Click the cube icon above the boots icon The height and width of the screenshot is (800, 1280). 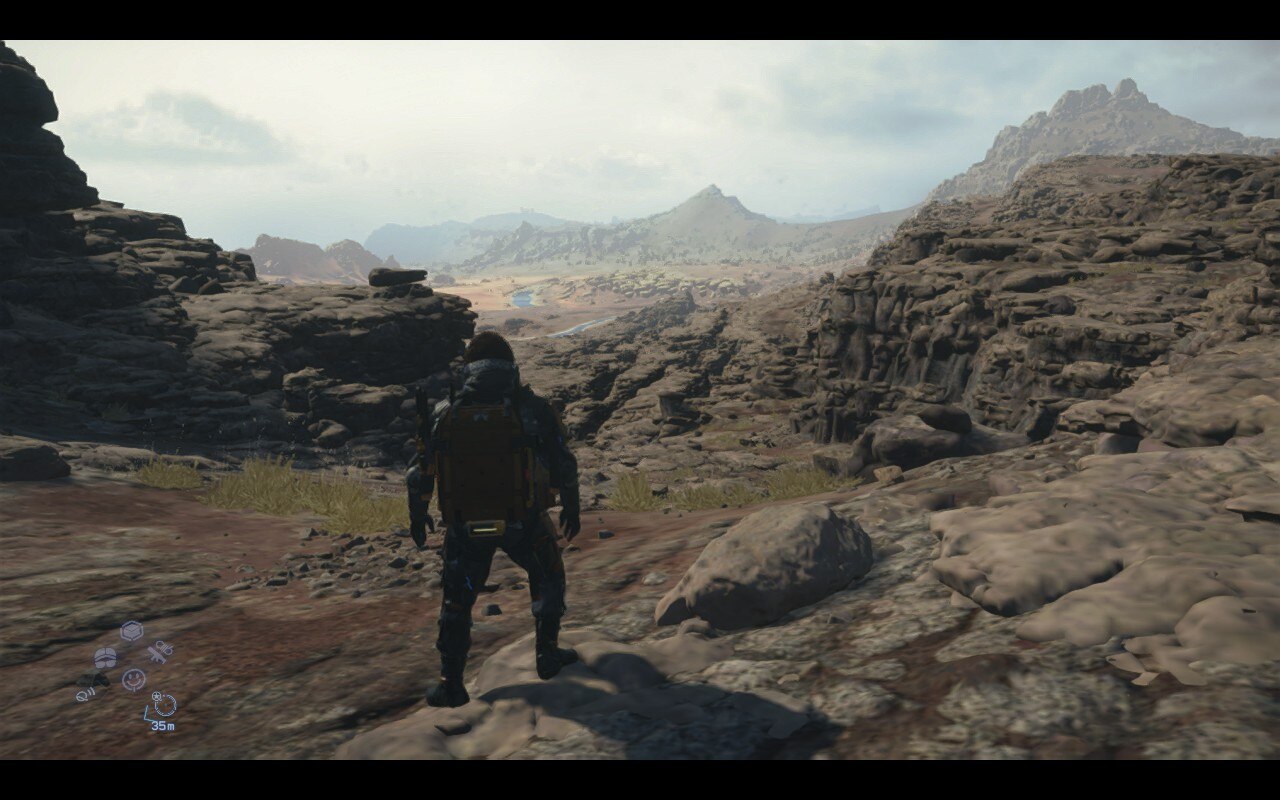click(x=131, y=630)
